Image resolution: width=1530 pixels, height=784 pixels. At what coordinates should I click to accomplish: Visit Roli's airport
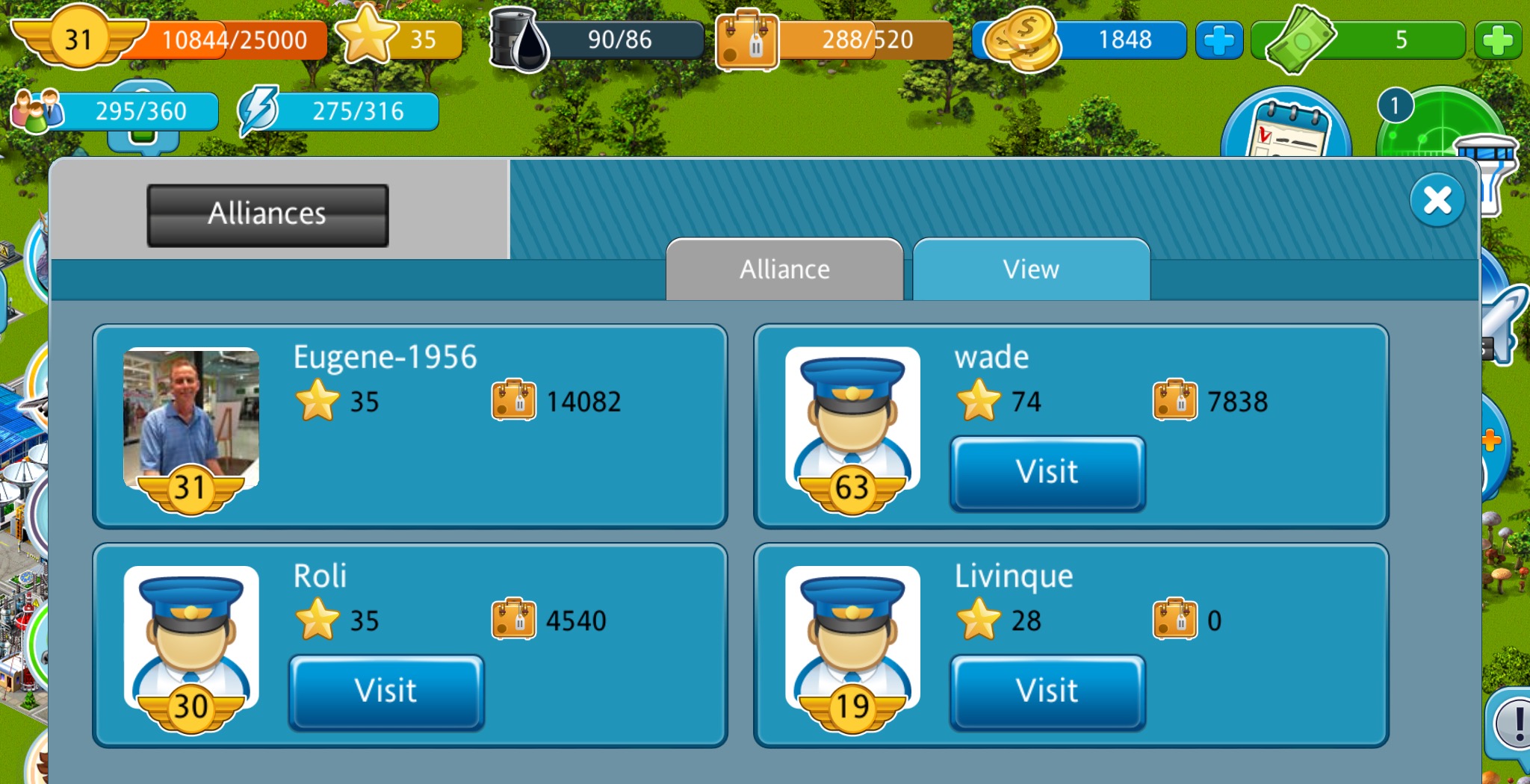tap(385, 691)
